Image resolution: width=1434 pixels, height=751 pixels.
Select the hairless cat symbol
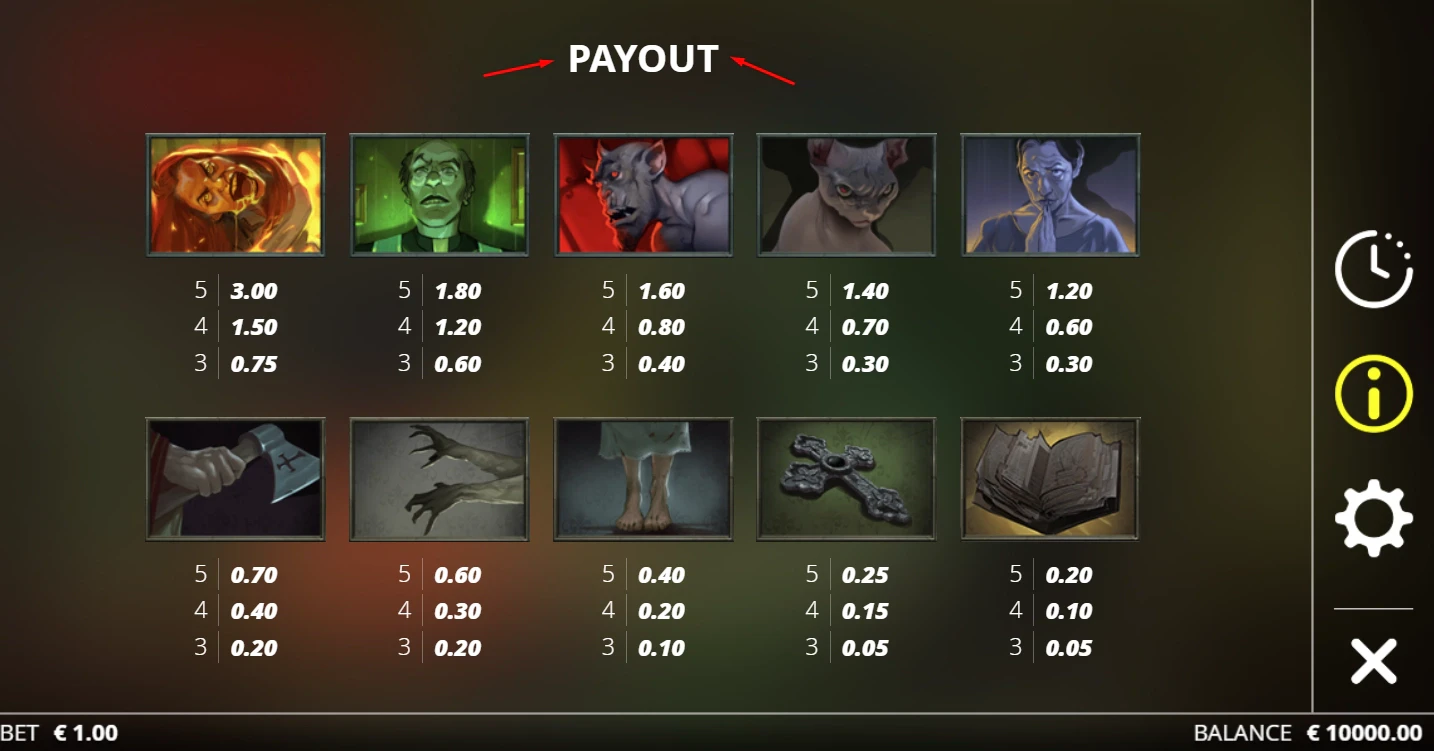tap(847, 193)
